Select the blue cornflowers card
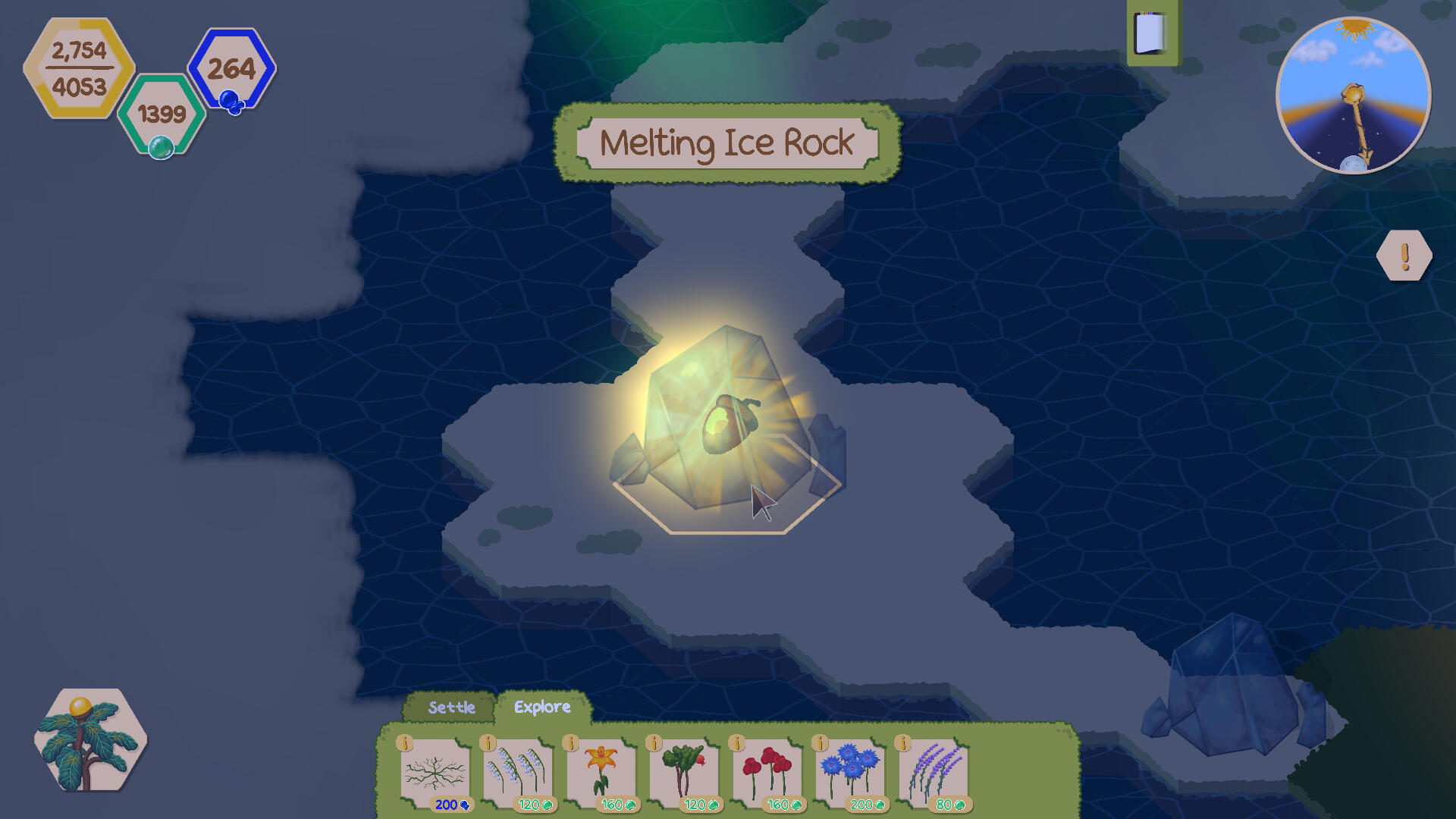Image resolution: width=1456 pixels, height=819 pixels. click(x=849, y=773)
